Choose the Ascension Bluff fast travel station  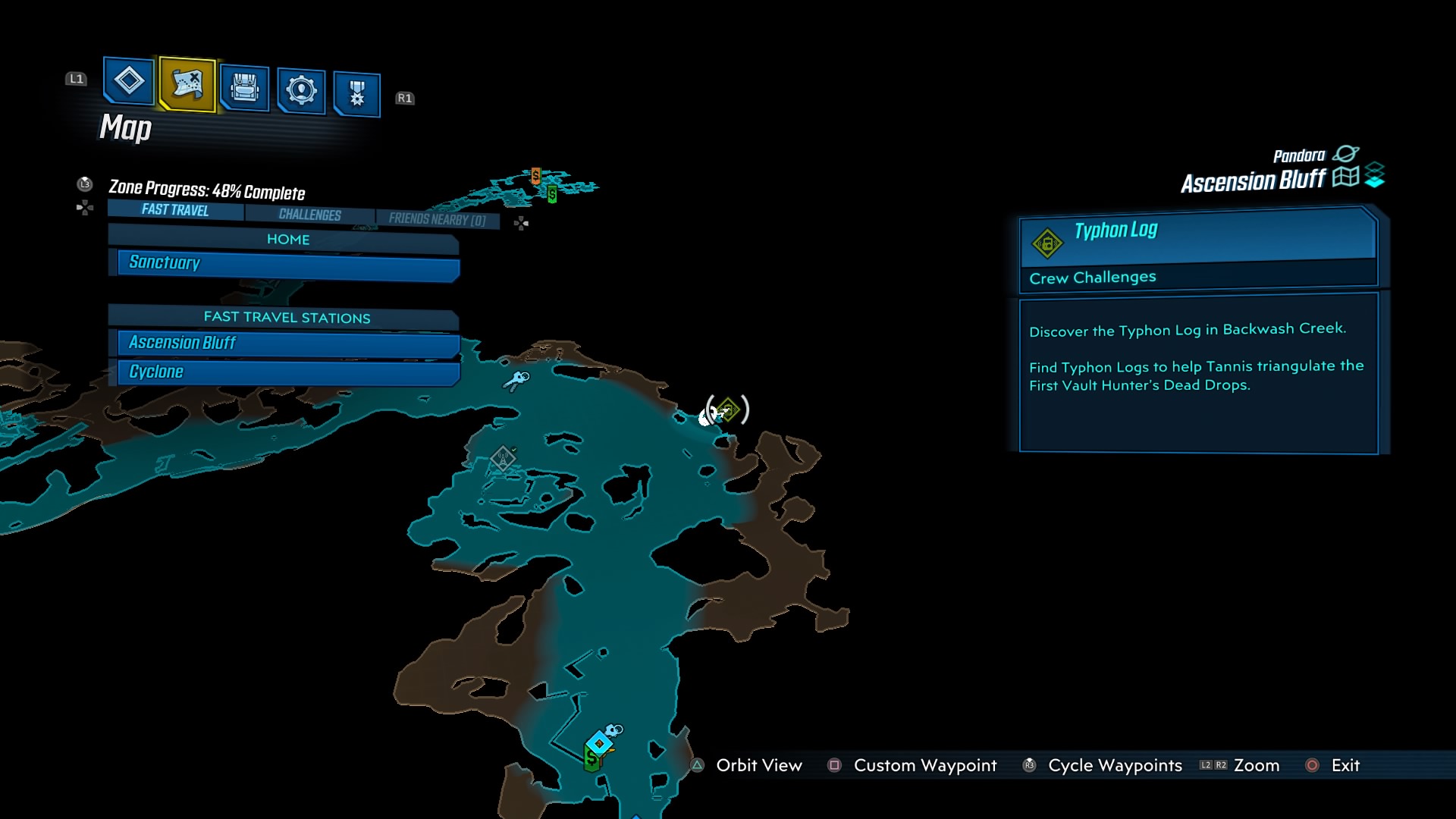288,344
